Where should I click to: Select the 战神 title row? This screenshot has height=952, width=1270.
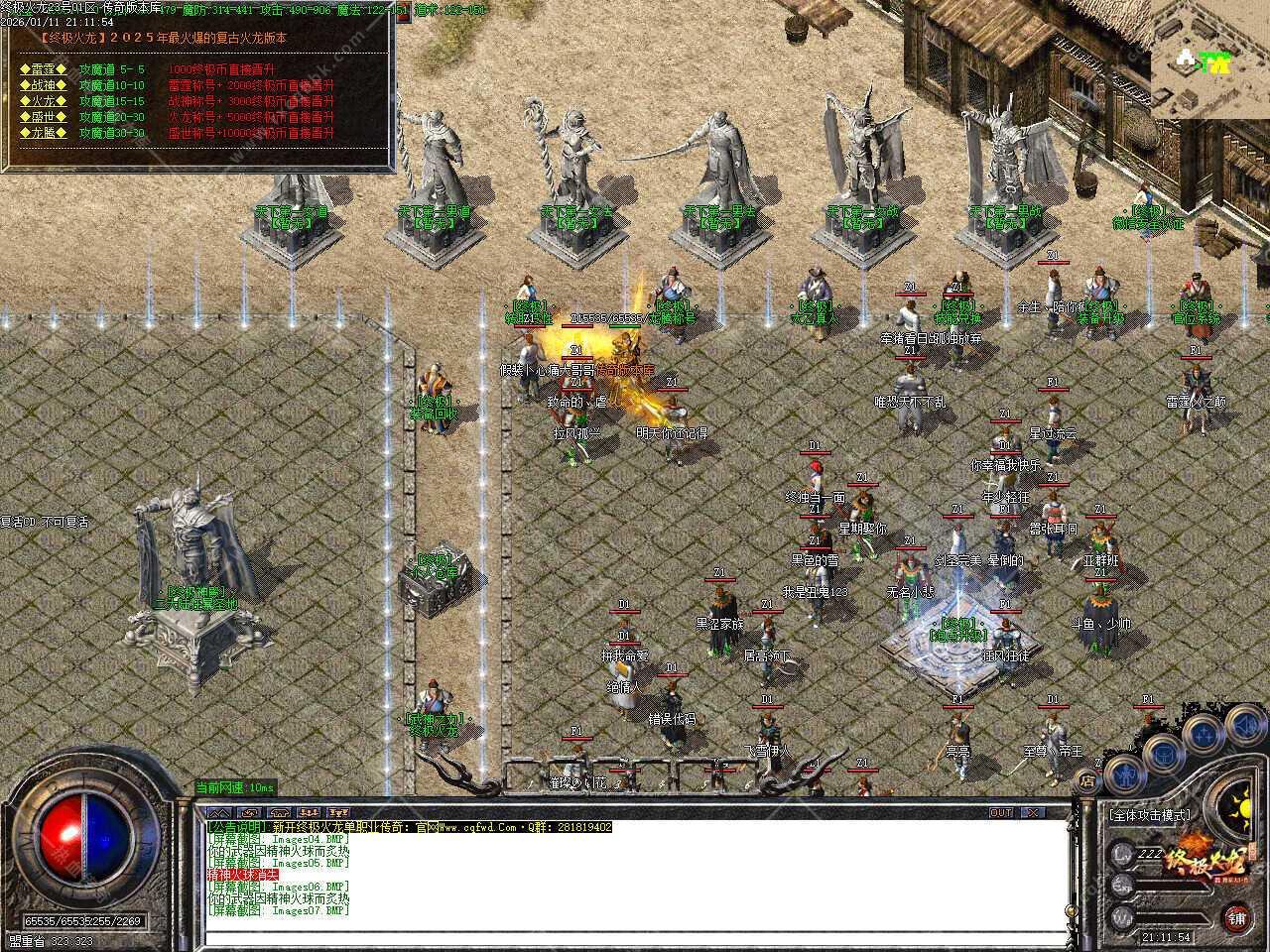pos(45,85)
